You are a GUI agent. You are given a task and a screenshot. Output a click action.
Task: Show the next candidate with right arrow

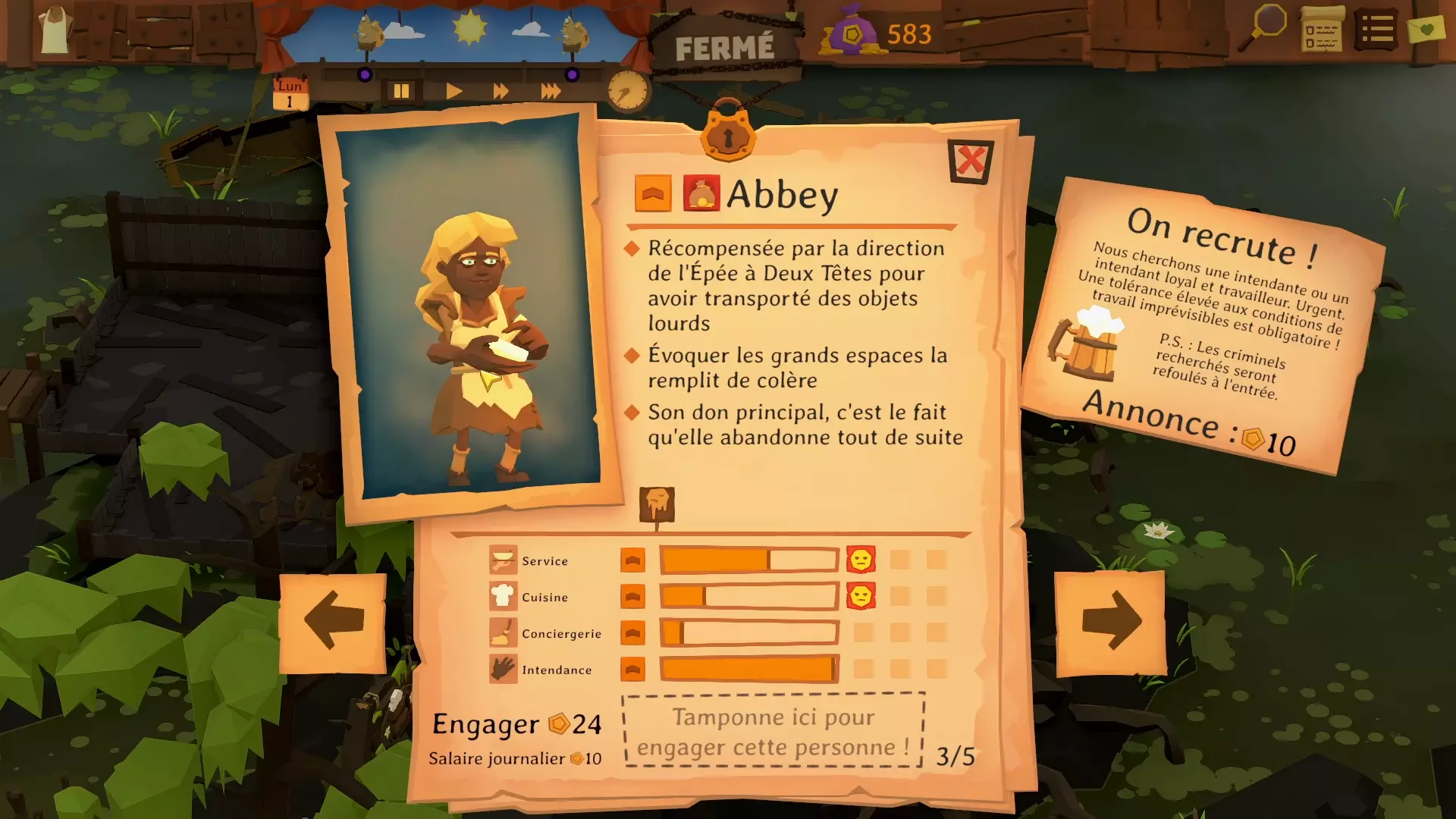(x=1110, y=623)
